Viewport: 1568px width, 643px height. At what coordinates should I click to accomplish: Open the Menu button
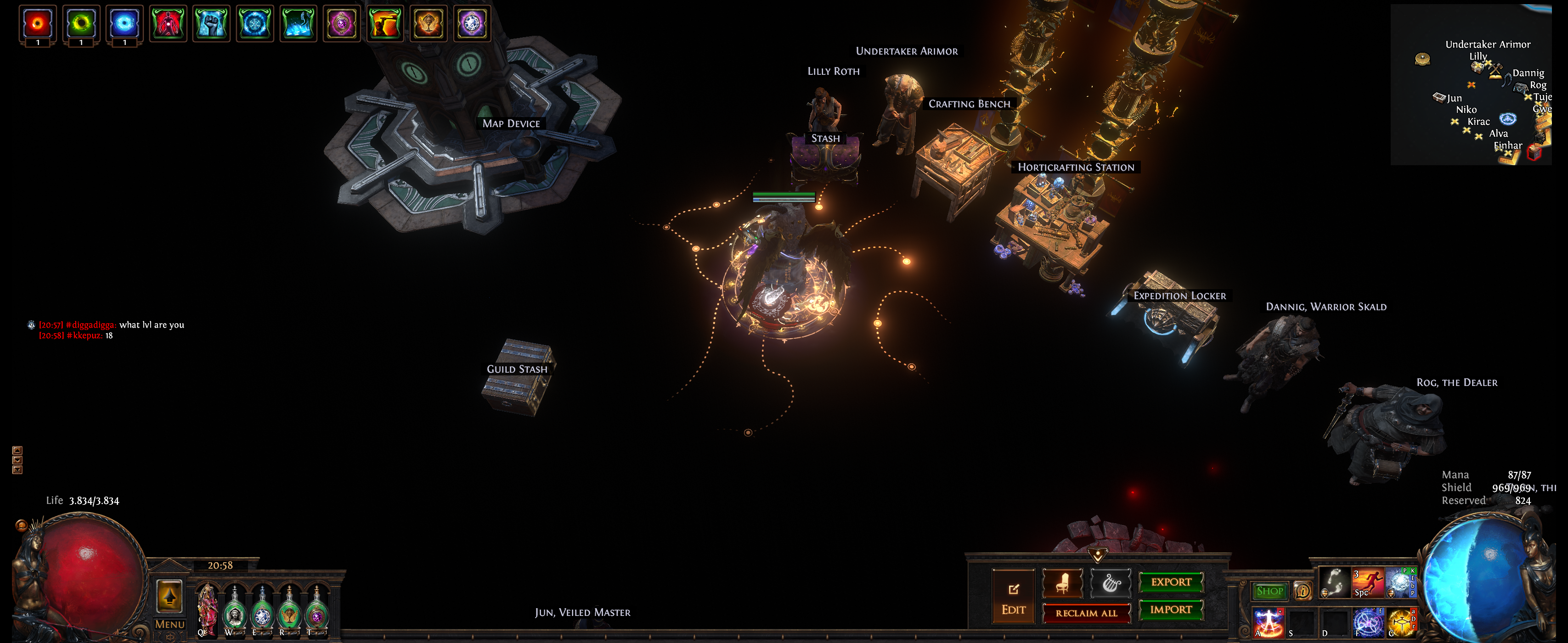(x=169, y=624)
